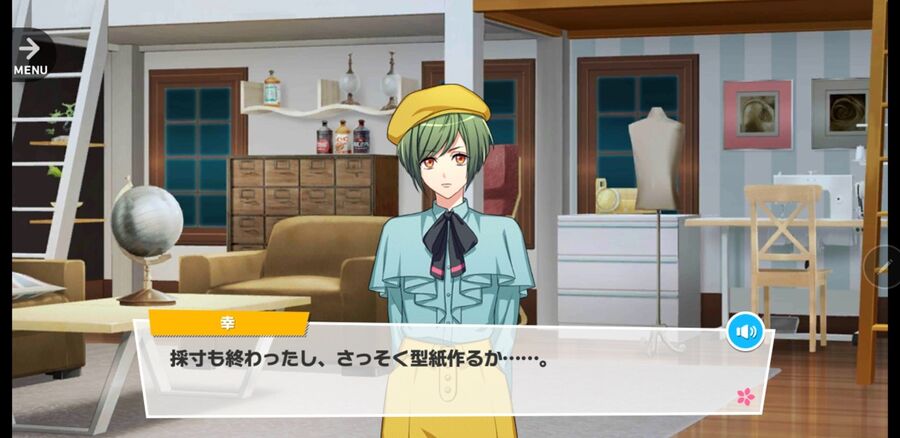Tap the pencil icon at the screen edge
900x438 pixels.
[x=884, y=265]
